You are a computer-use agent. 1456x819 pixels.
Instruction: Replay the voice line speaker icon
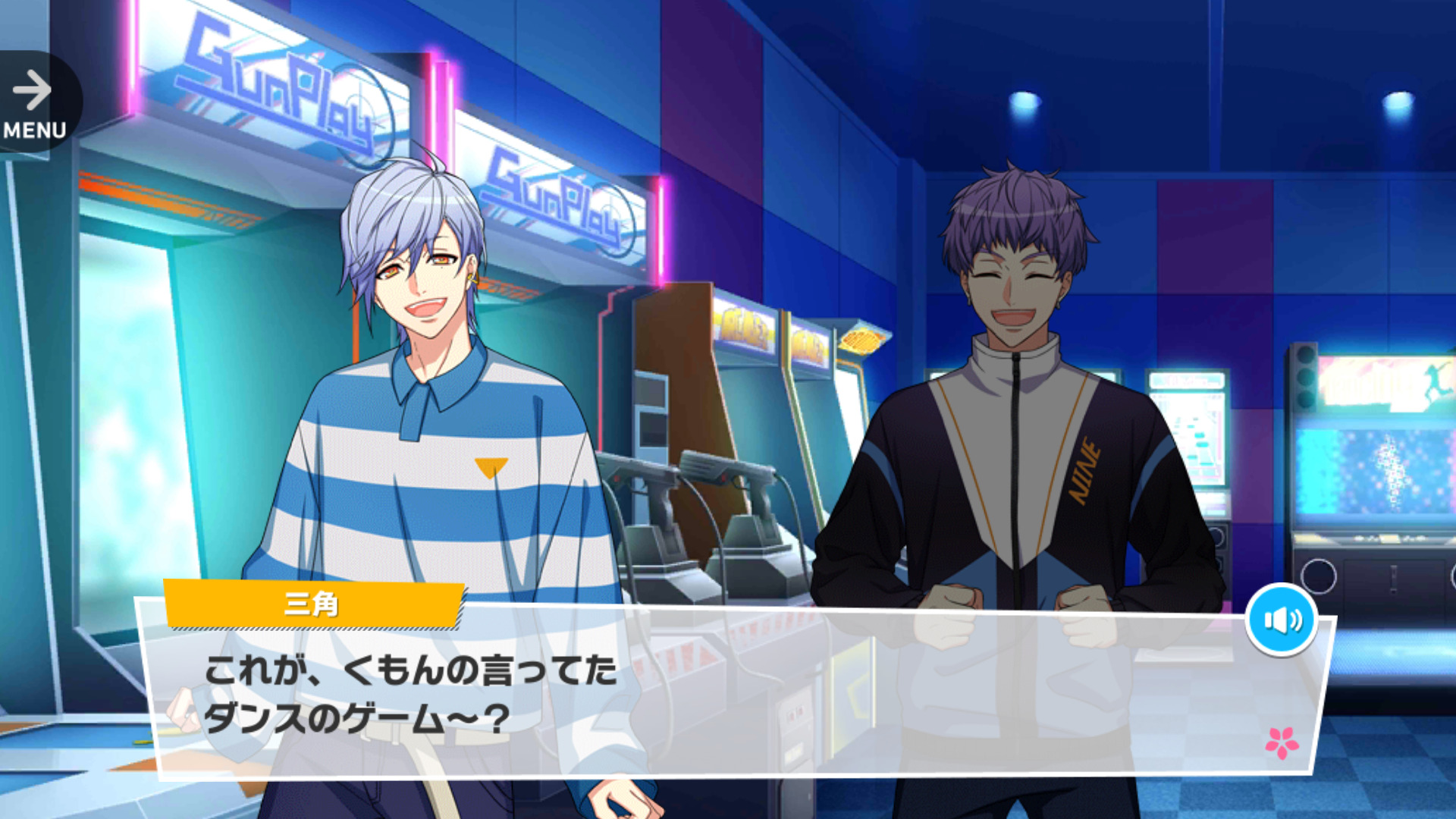pyautogui.click(x=1281, y=620)
